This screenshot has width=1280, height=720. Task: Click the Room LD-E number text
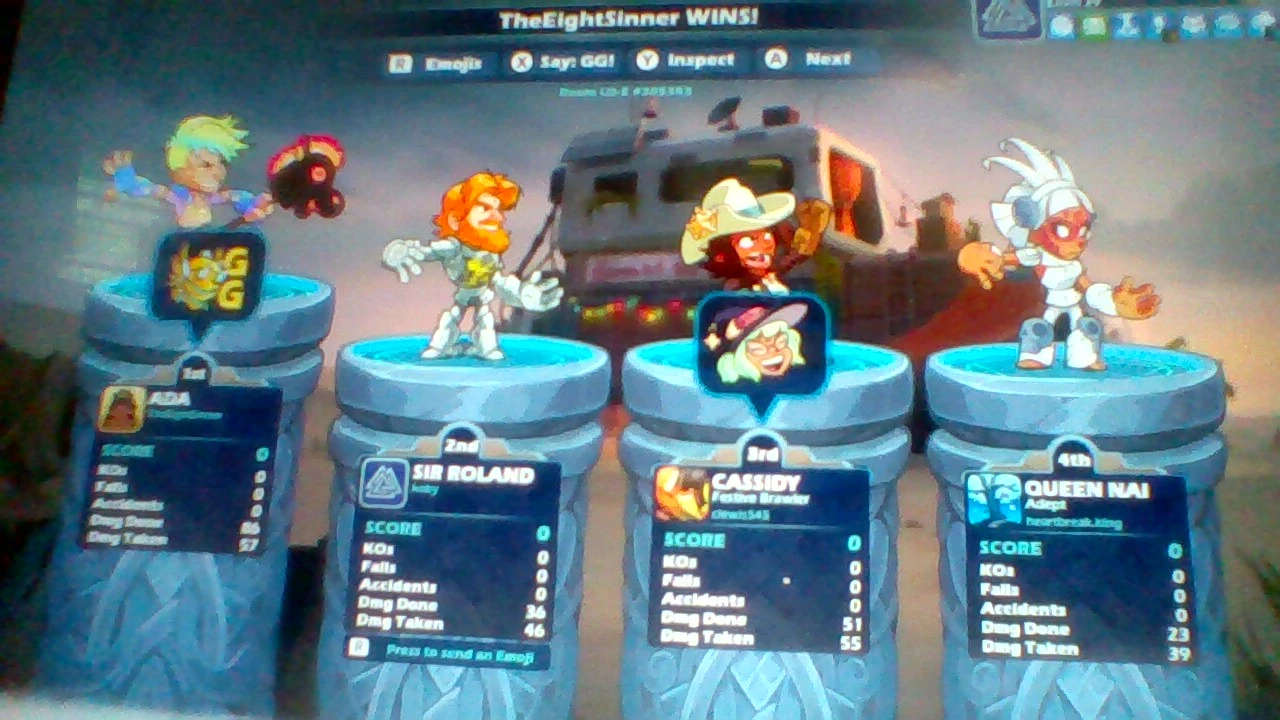[x=626, y=90]
